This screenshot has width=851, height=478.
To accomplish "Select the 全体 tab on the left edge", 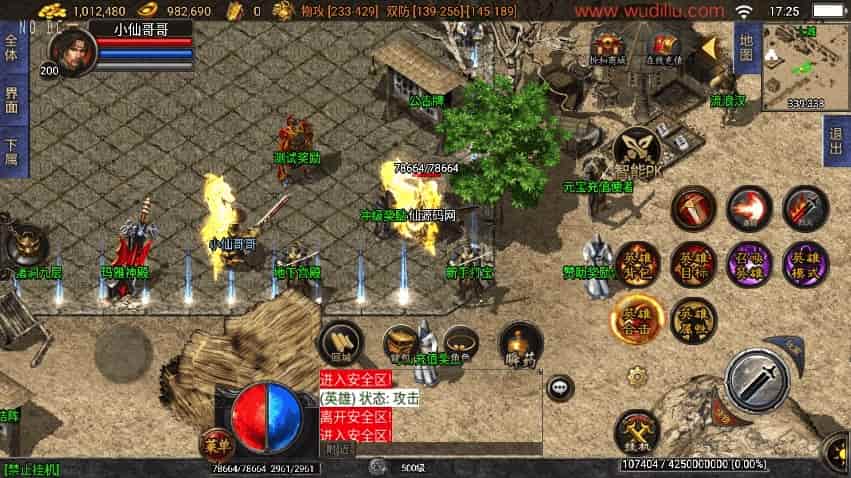I will (11, 47).
